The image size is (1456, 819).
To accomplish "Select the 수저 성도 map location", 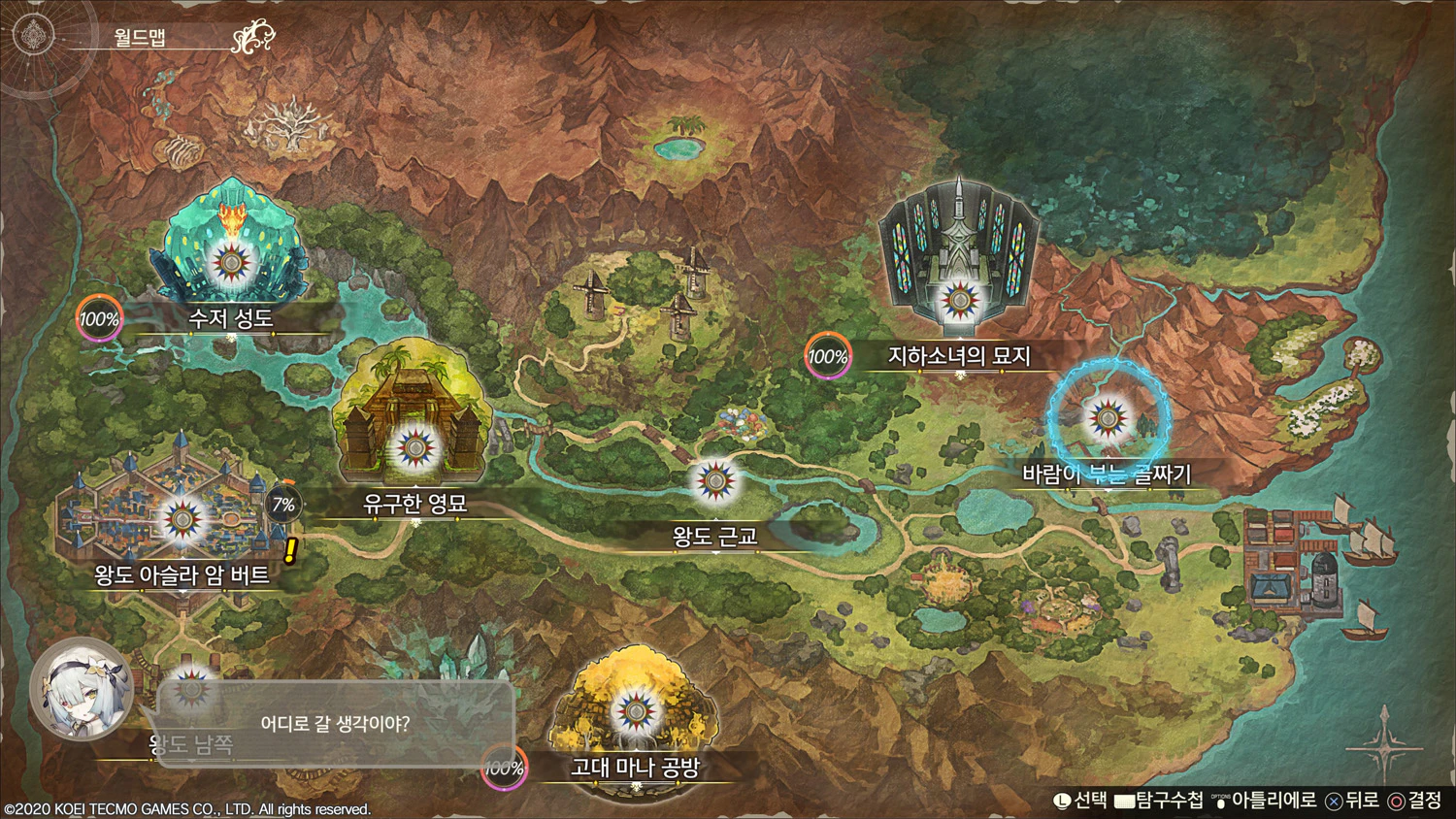I will click(x=231, y=262).
